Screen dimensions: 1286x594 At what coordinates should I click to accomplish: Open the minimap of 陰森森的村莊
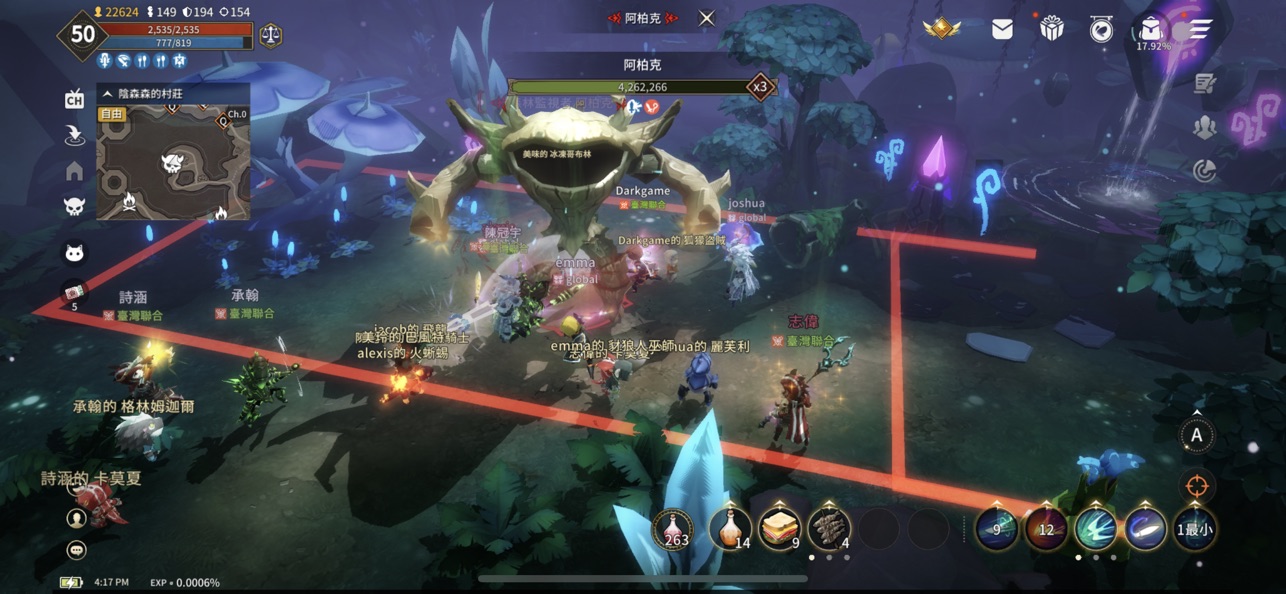(172, 163)
